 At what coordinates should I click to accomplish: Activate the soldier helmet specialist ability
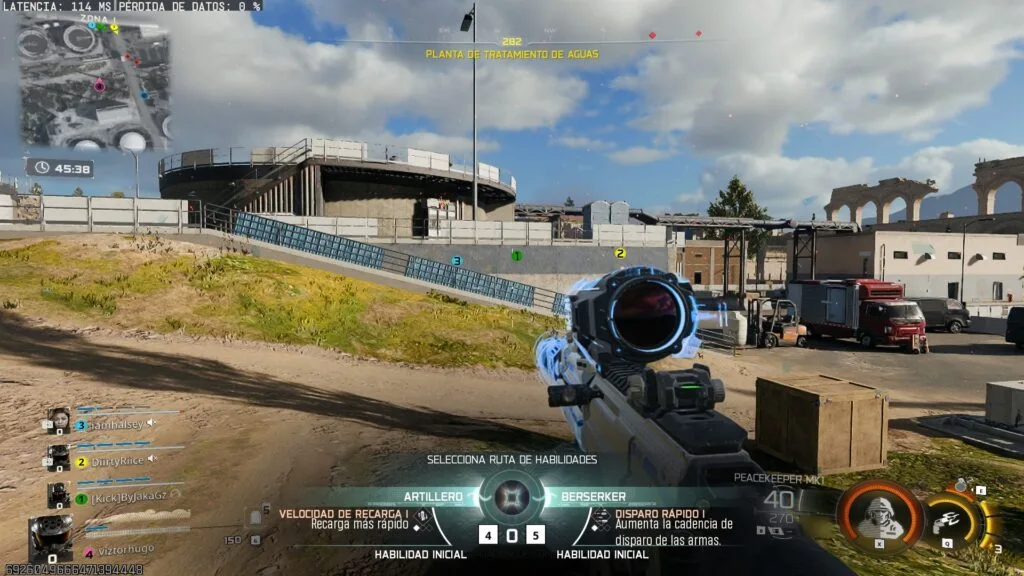coord(879,513)
